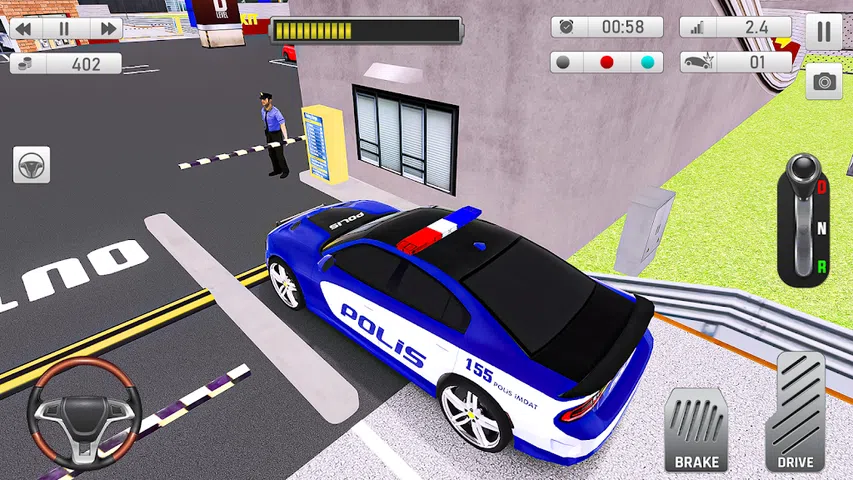Toggle the steering mode square button
853x480 pixels.
pyautogui.click(x=31, y=164)
